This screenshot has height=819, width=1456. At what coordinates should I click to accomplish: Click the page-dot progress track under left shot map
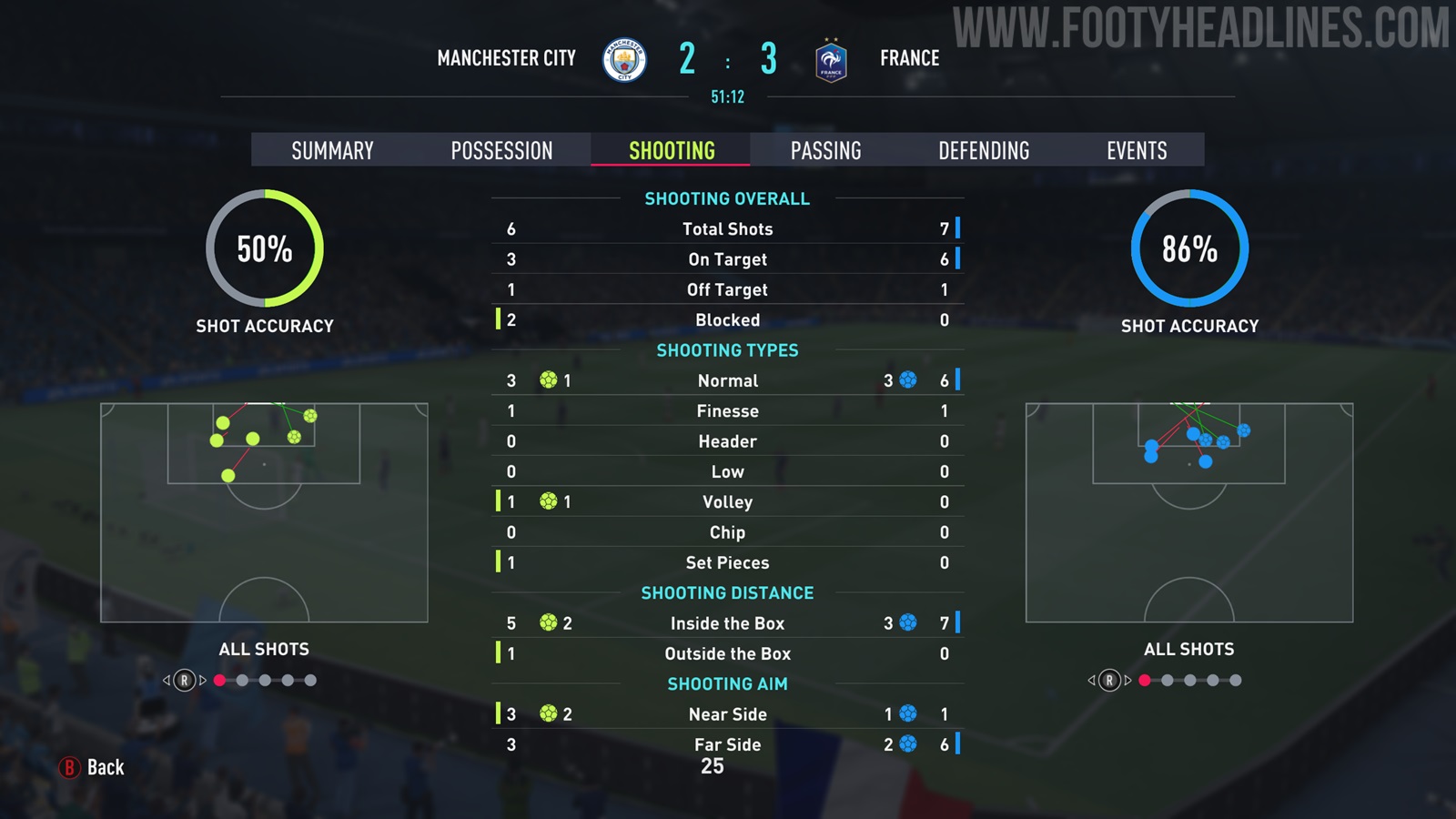tap(267, 679)
